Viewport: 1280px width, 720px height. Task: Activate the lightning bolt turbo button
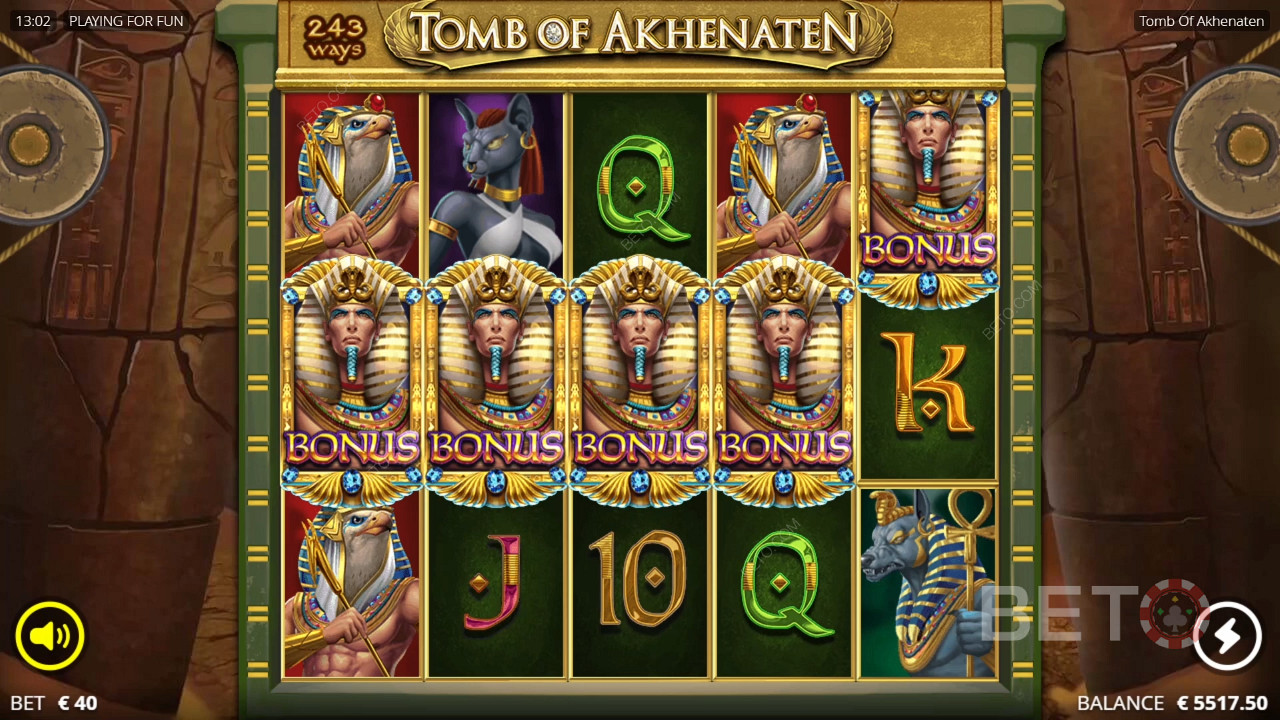[x=1227, y=635]
